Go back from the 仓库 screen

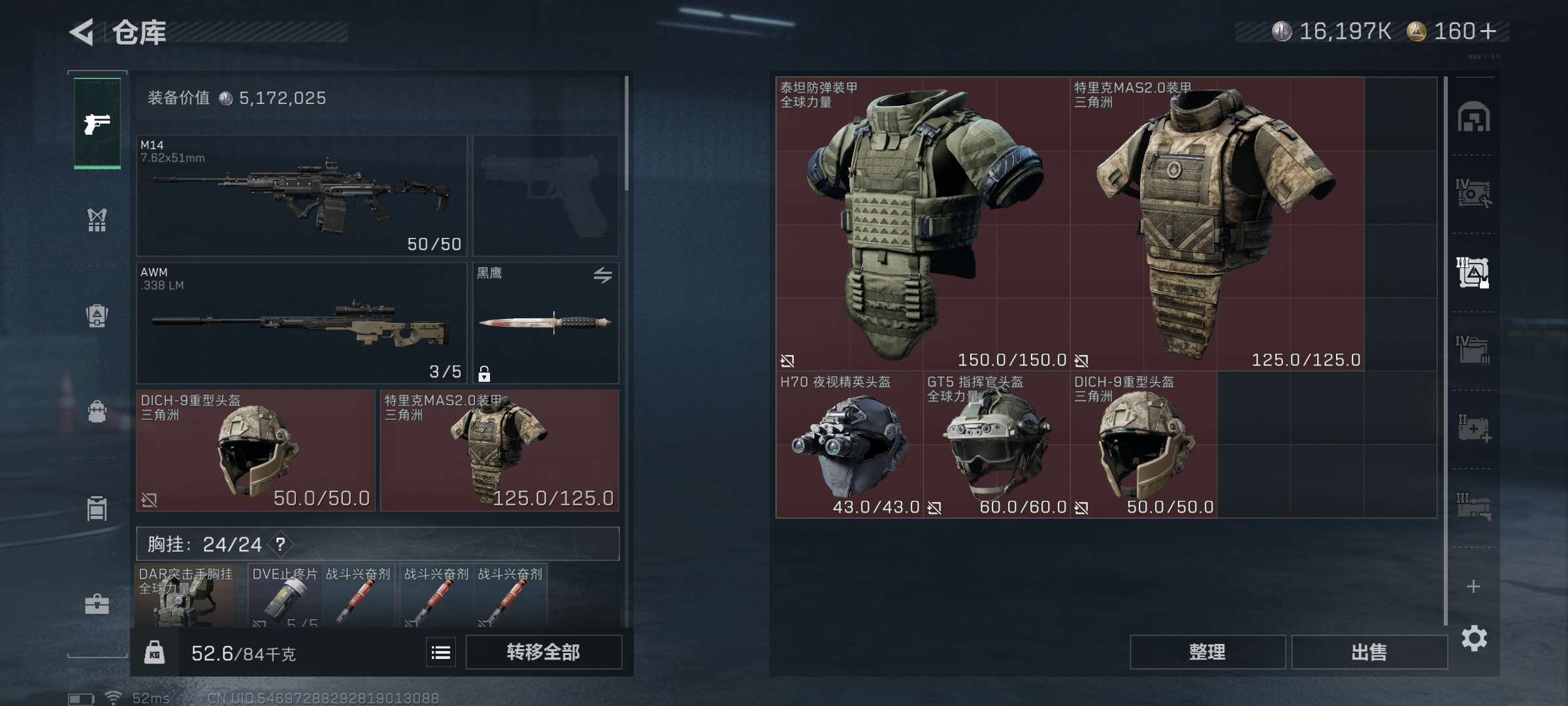(82, 32)
